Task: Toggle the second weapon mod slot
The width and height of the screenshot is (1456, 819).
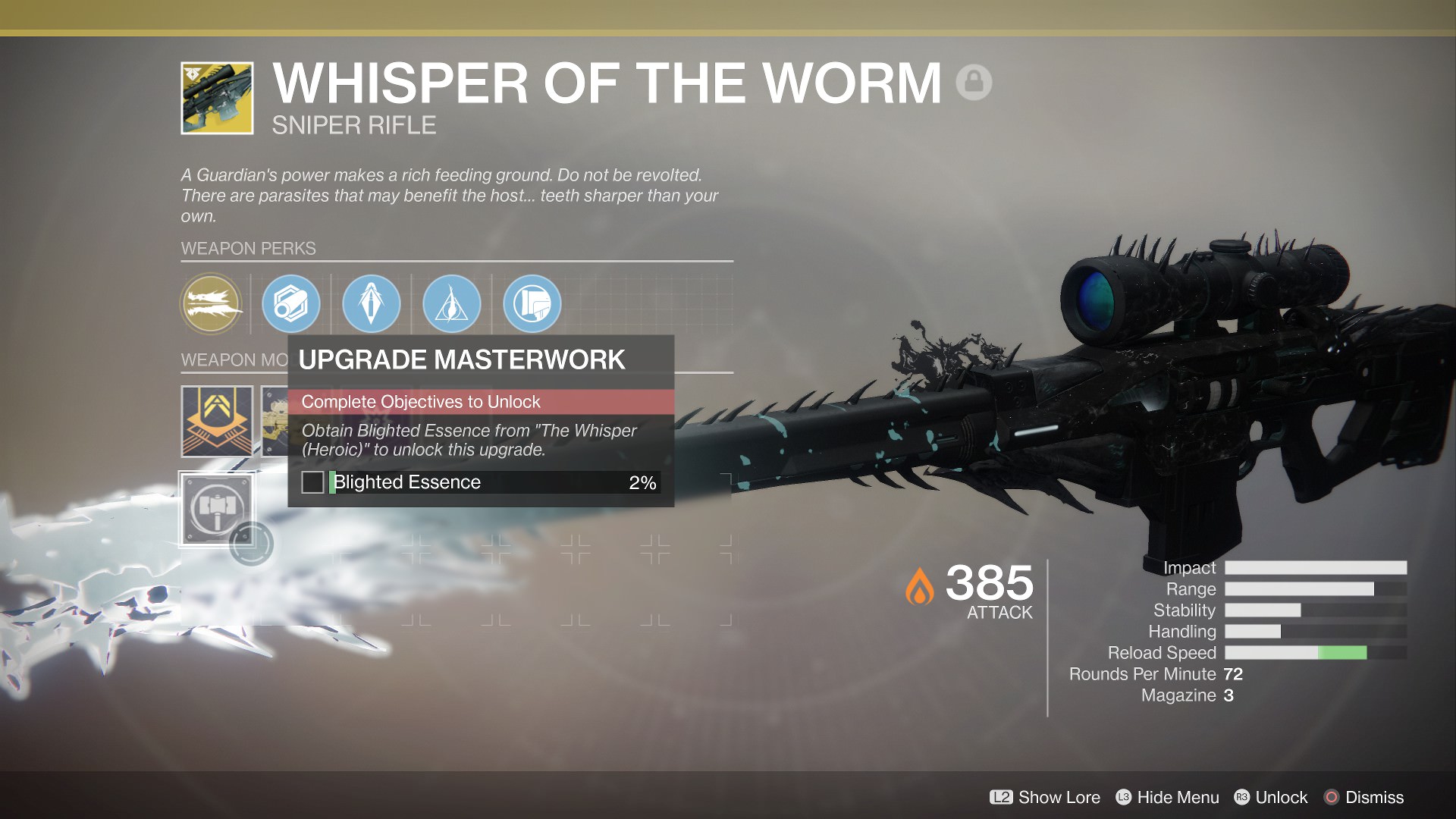Action: pos(277,422)
